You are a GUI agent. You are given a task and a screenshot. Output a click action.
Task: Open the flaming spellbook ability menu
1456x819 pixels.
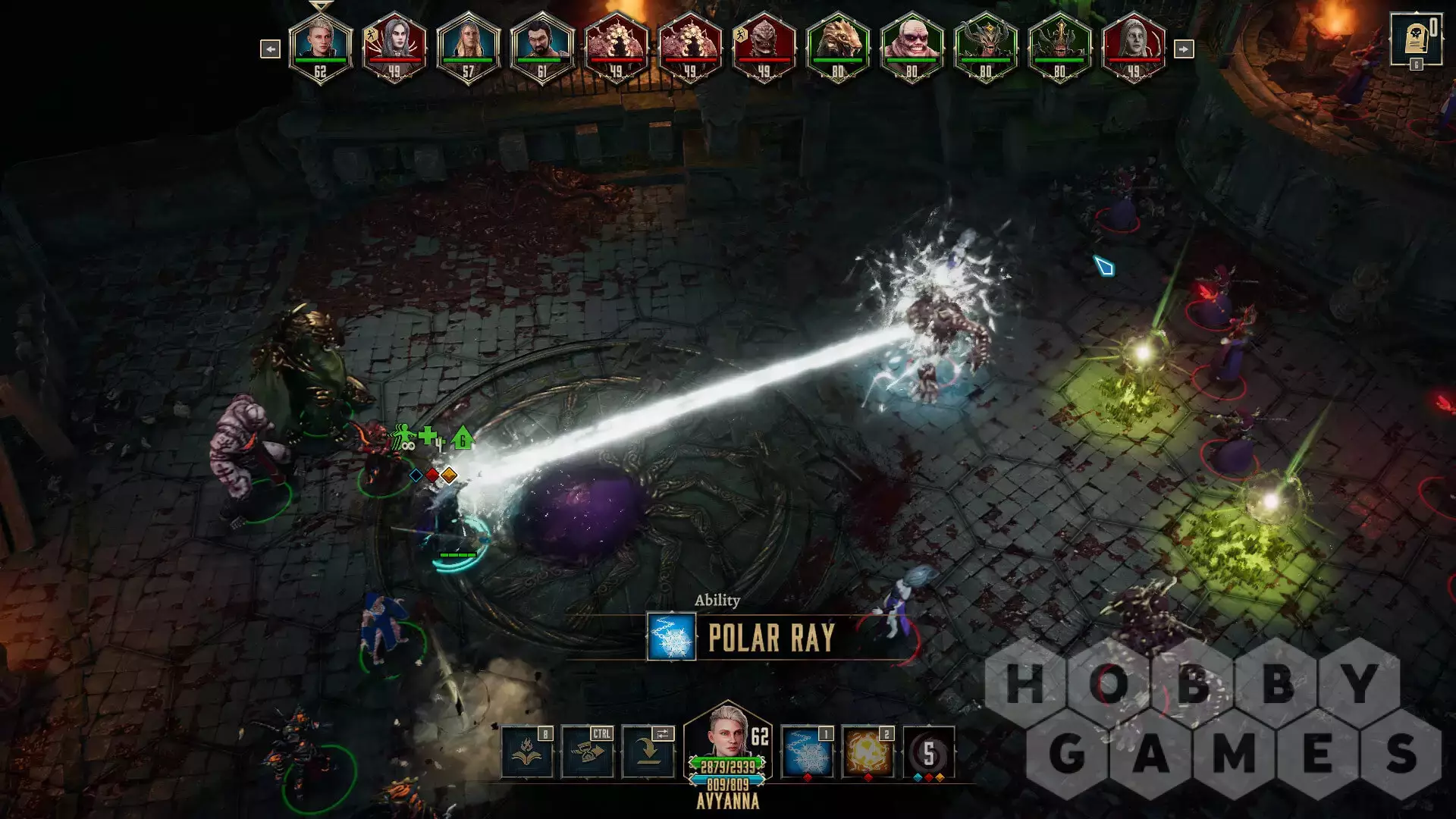527,752
